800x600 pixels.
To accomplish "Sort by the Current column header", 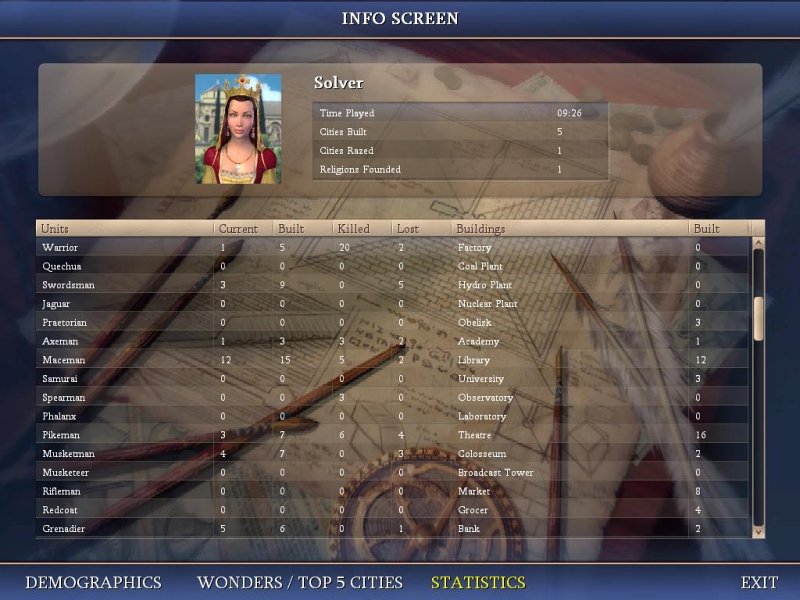I will pyautogui.click(x=238, y=229).
